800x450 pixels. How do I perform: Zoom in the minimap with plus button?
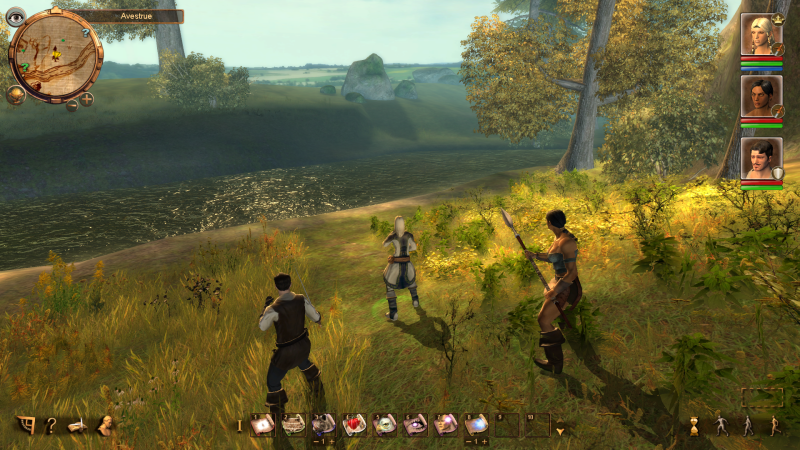point(87,99)
